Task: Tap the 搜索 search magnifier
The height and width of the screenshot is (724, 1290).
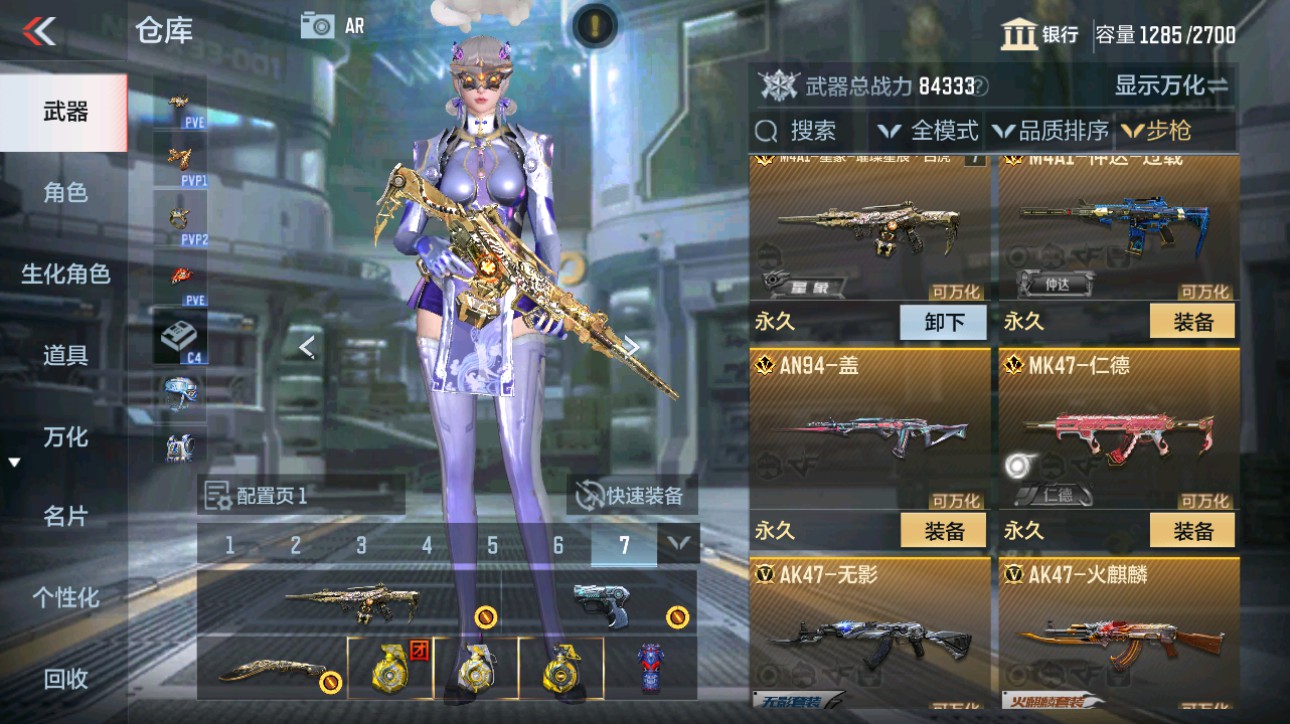Action: click(x=767, y=130)
